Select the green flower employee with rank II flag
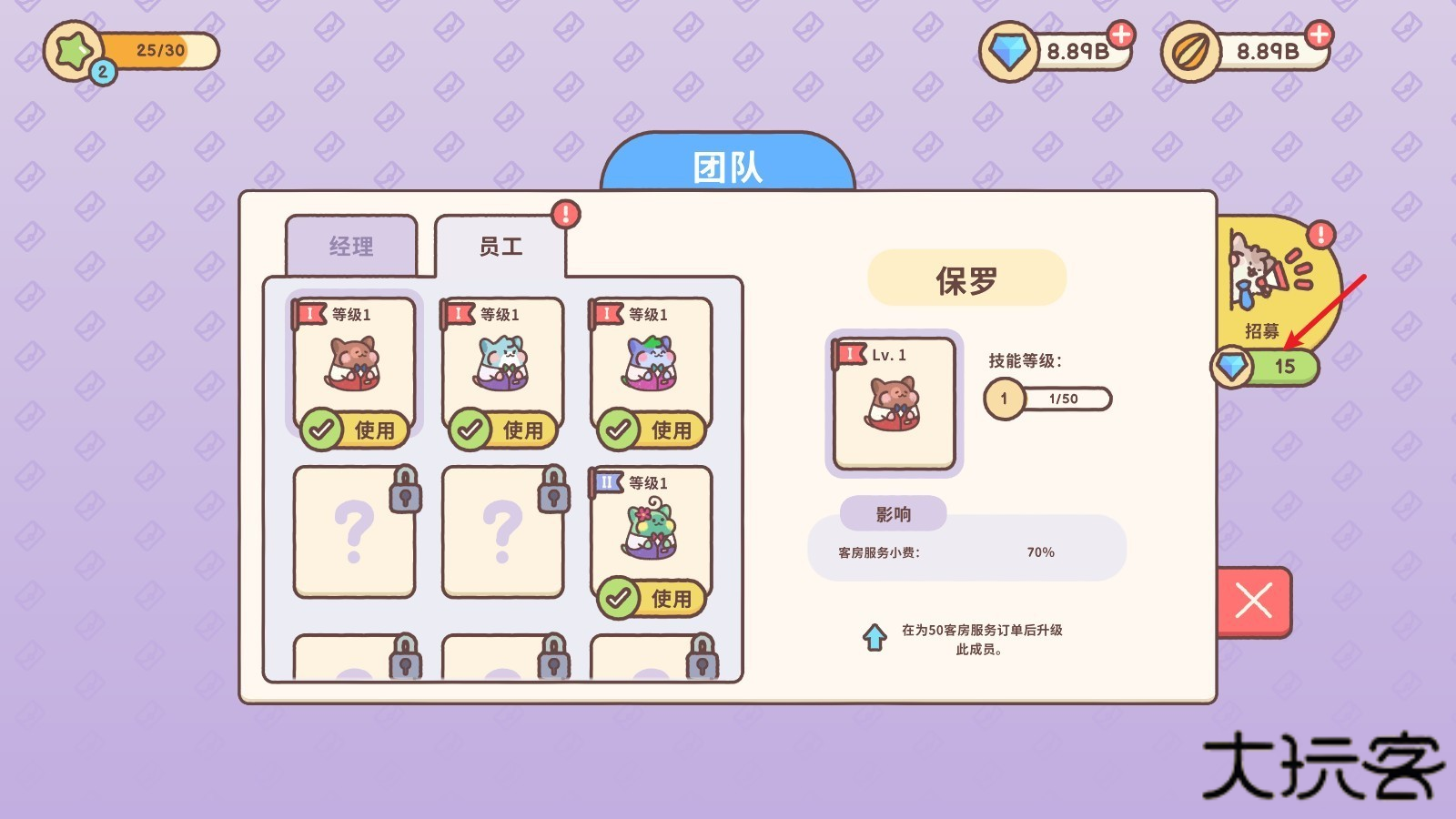 (x=652, y=532)
